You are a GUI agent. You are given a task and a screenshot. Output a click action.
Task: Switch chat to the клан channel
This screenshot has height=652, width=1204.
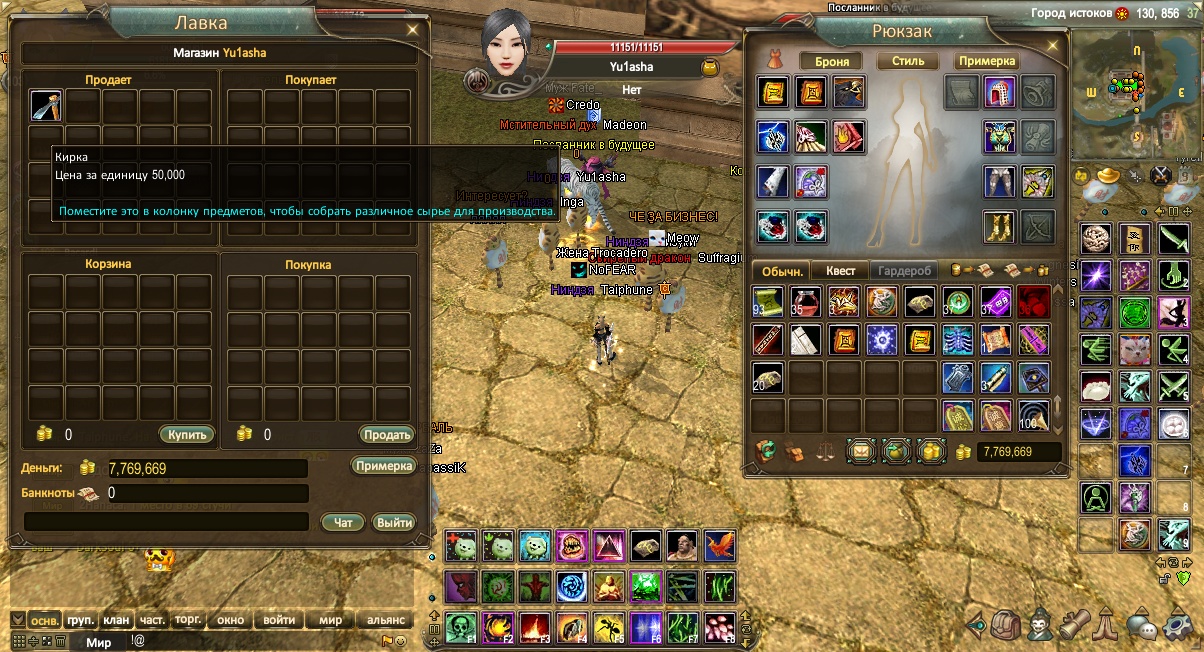pos(116,620)
